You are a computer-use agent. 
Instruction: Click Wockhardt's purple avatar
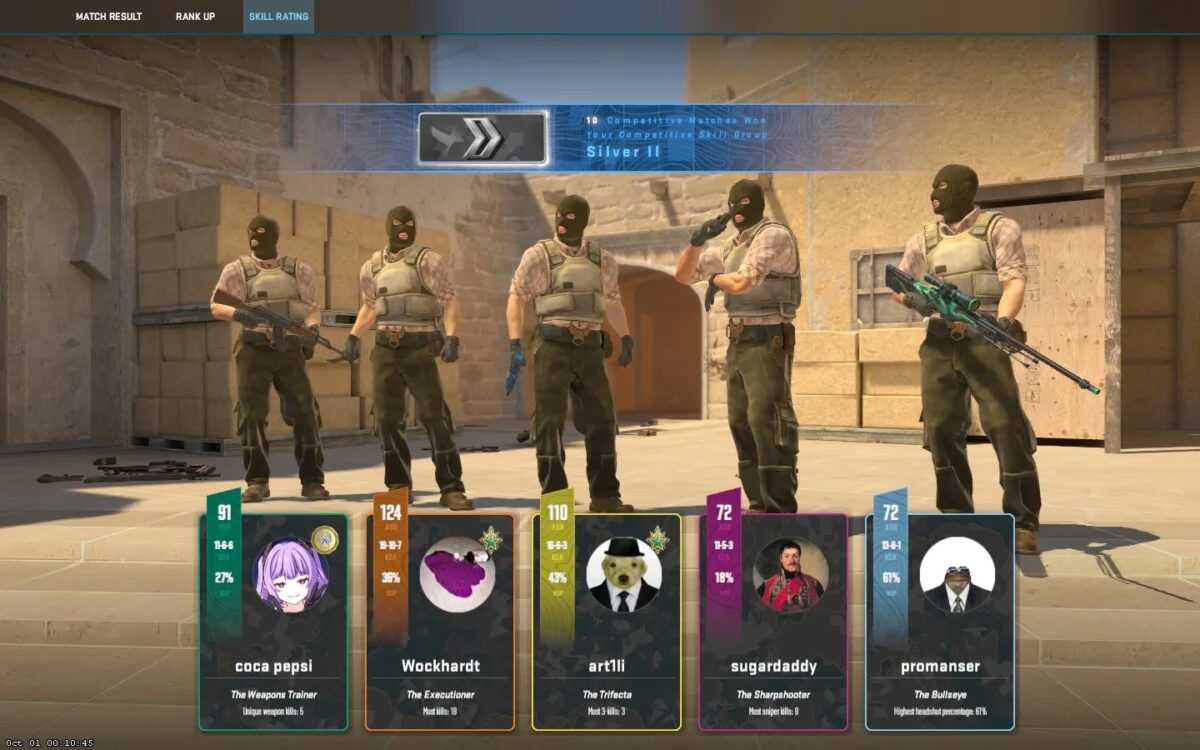pos(458,574)
